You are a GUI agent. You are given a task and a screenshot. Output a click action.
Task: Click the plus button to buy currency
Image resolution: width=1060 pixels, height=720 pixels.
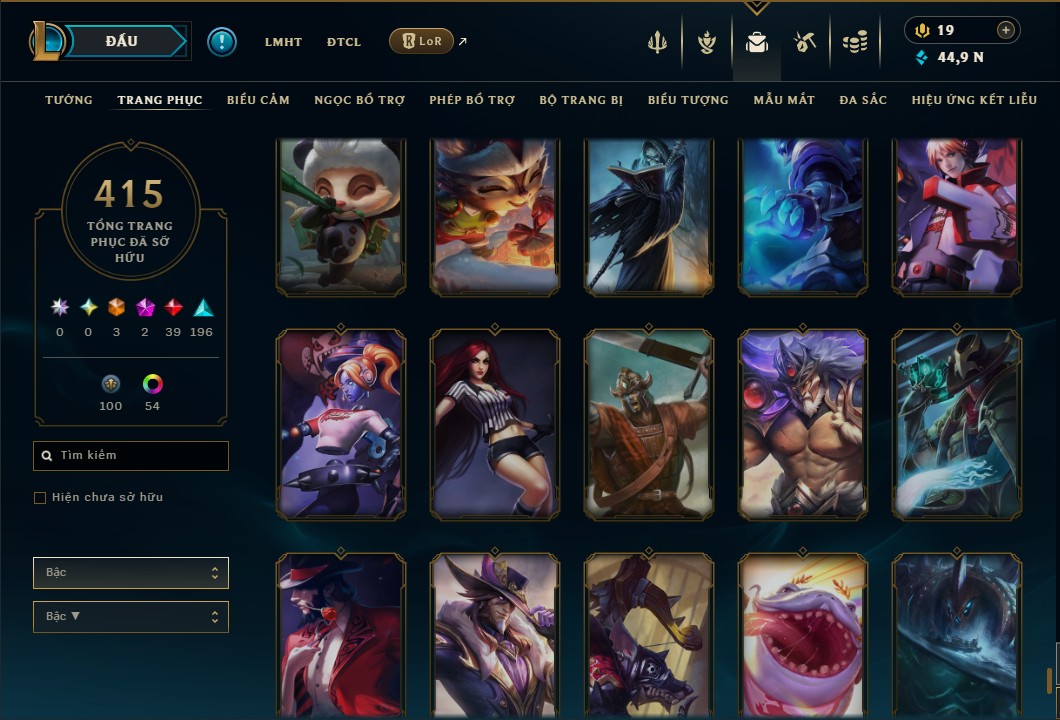[x=1006, y=30]
